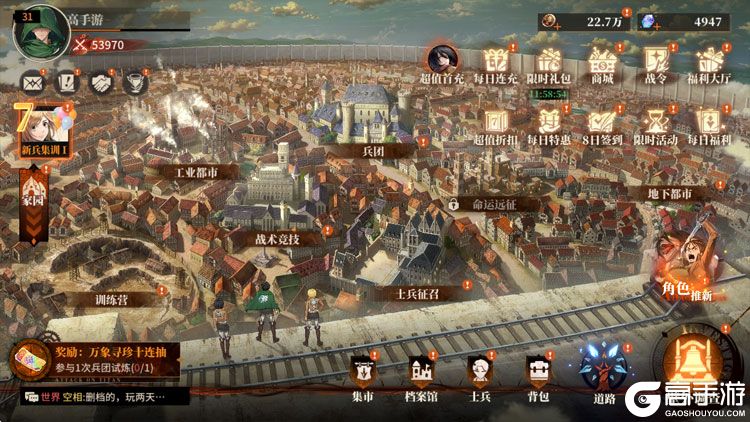Open the 限时礼包 limited gift pack

[x=548, y=60]
